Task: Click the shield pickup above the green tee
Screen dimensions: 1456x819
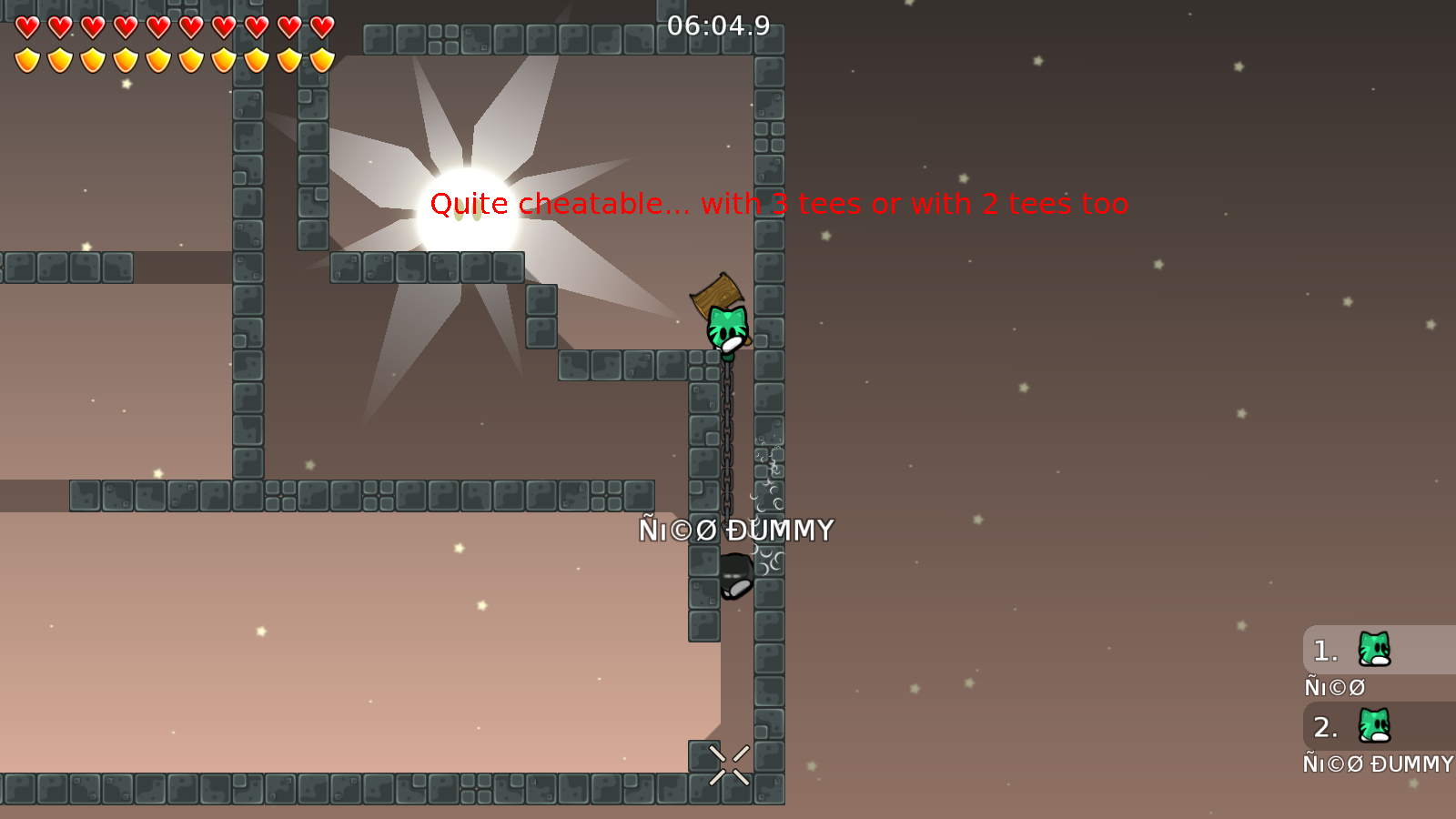Action: point(718,292)
